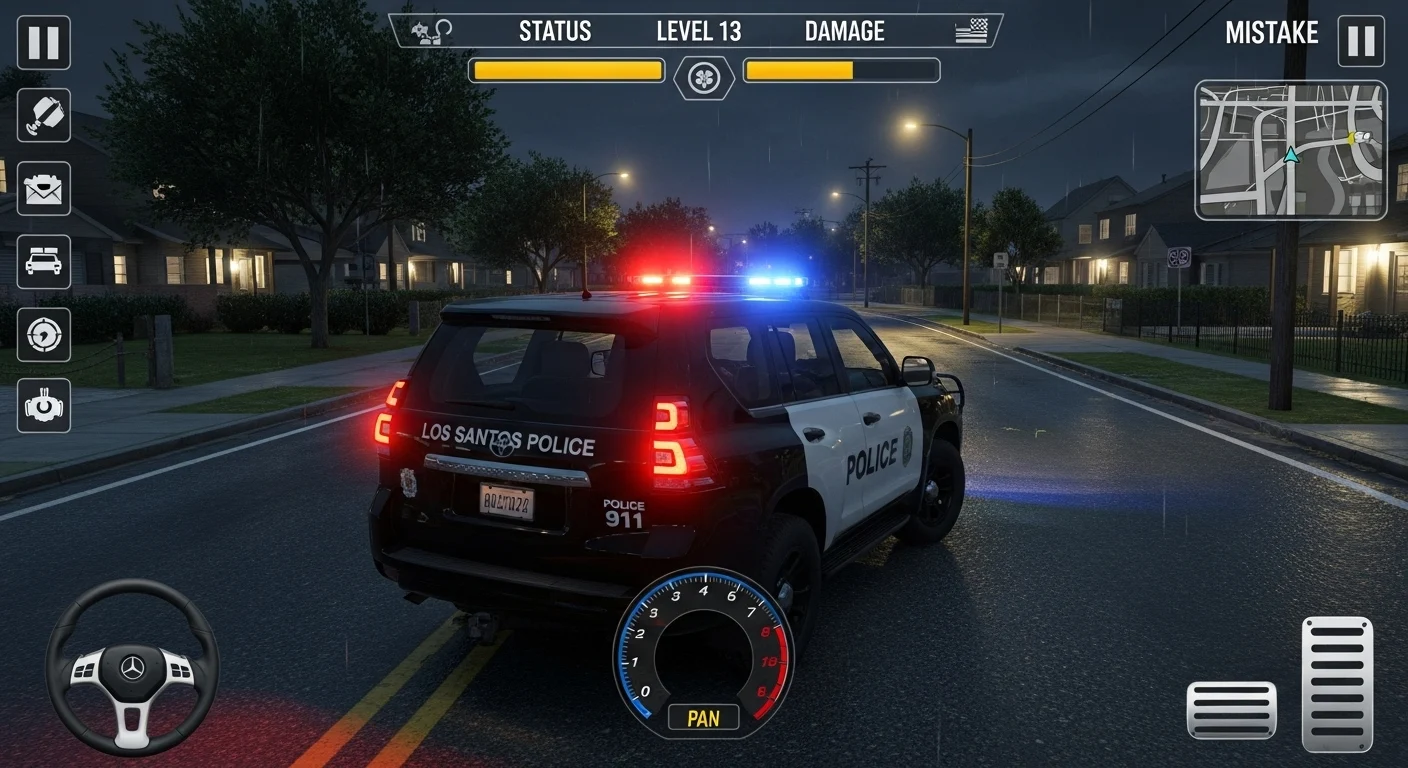Open the envelope messages icon
The width and height of the screenshot is (1408, 768).
pos(44,188)
